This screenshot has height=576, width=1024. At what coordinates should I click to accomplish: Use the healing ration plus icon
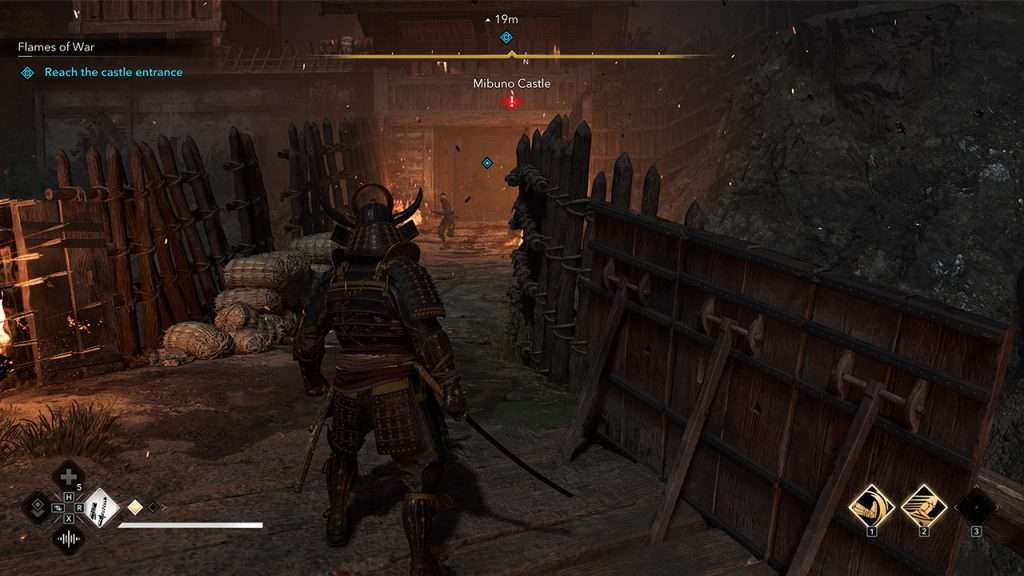67,475
